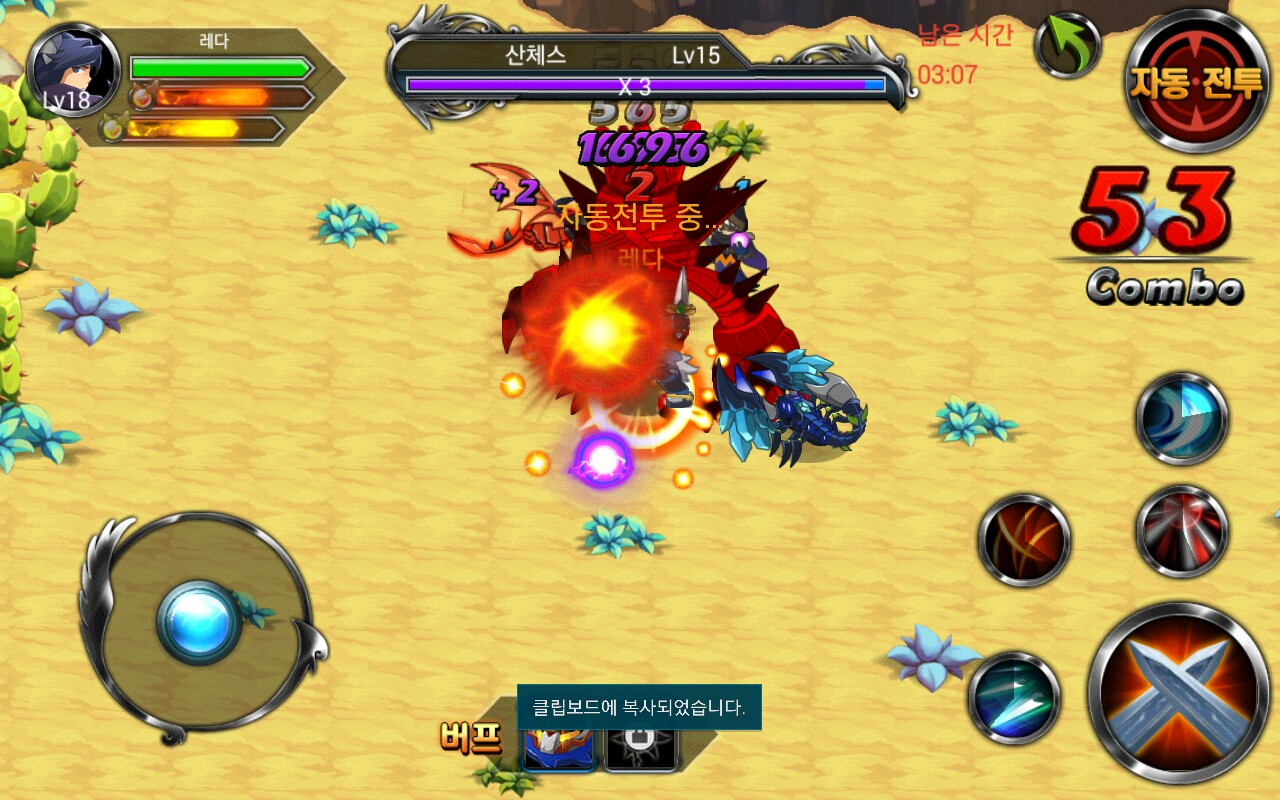Screen dimensions: 1280x800
Task: Select the armored helmet buff icon
Action: click(559, 745)
